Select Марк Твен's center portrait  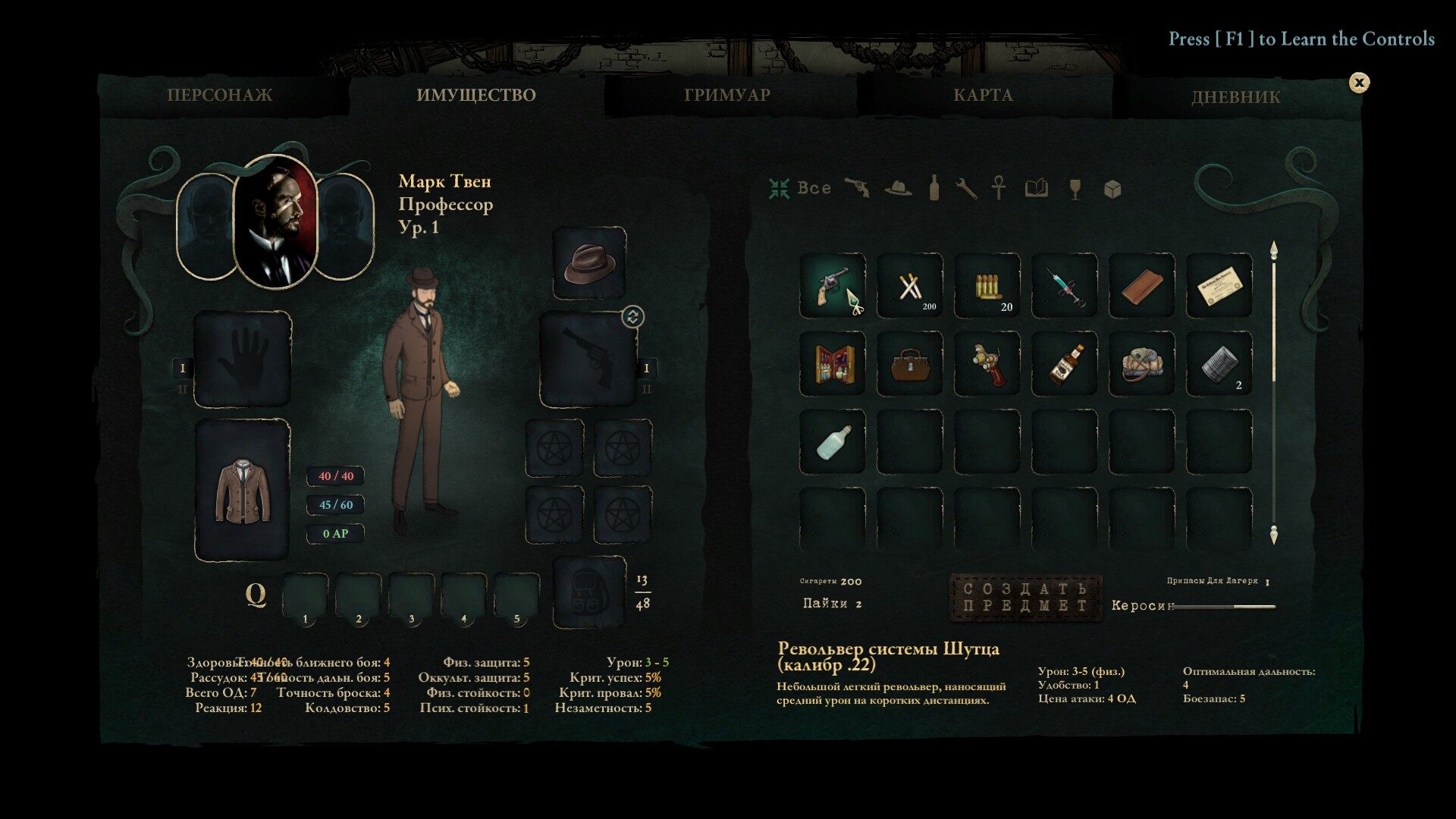tap(275, 222)
